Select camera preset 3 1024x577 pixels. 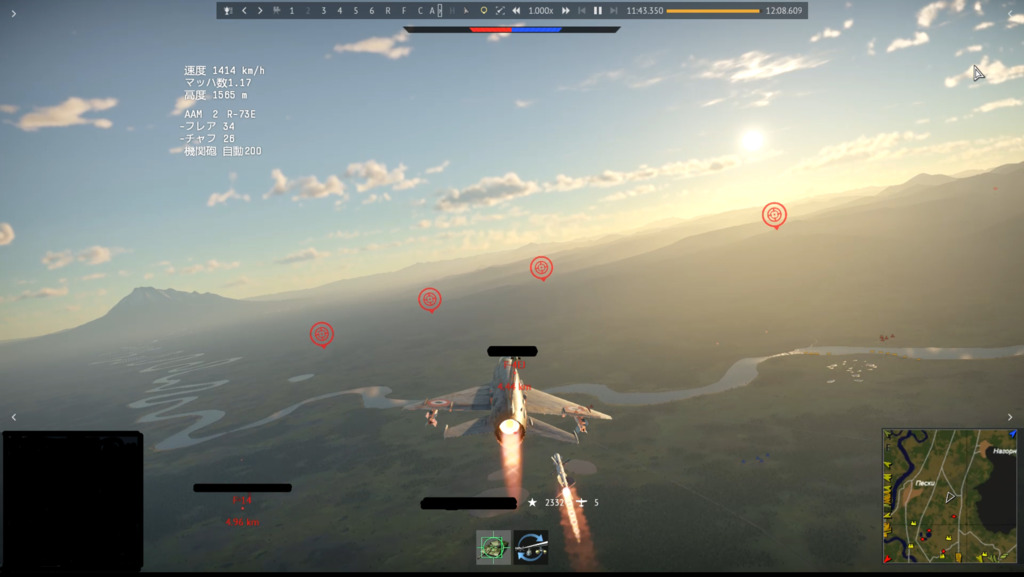click(323, 10)
